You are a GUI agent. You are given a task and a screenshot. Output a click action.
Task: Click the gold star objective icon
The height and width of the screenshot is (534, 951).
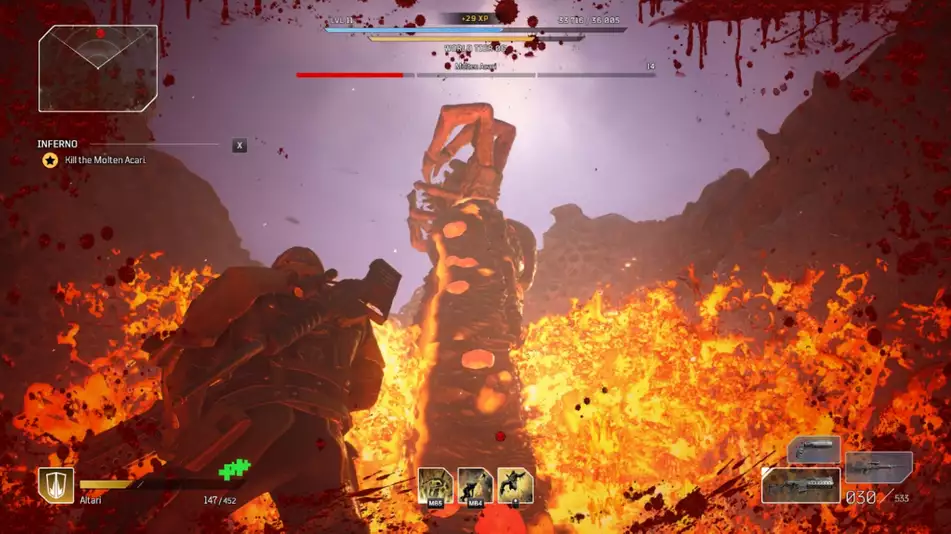click(x=49, y=160)
